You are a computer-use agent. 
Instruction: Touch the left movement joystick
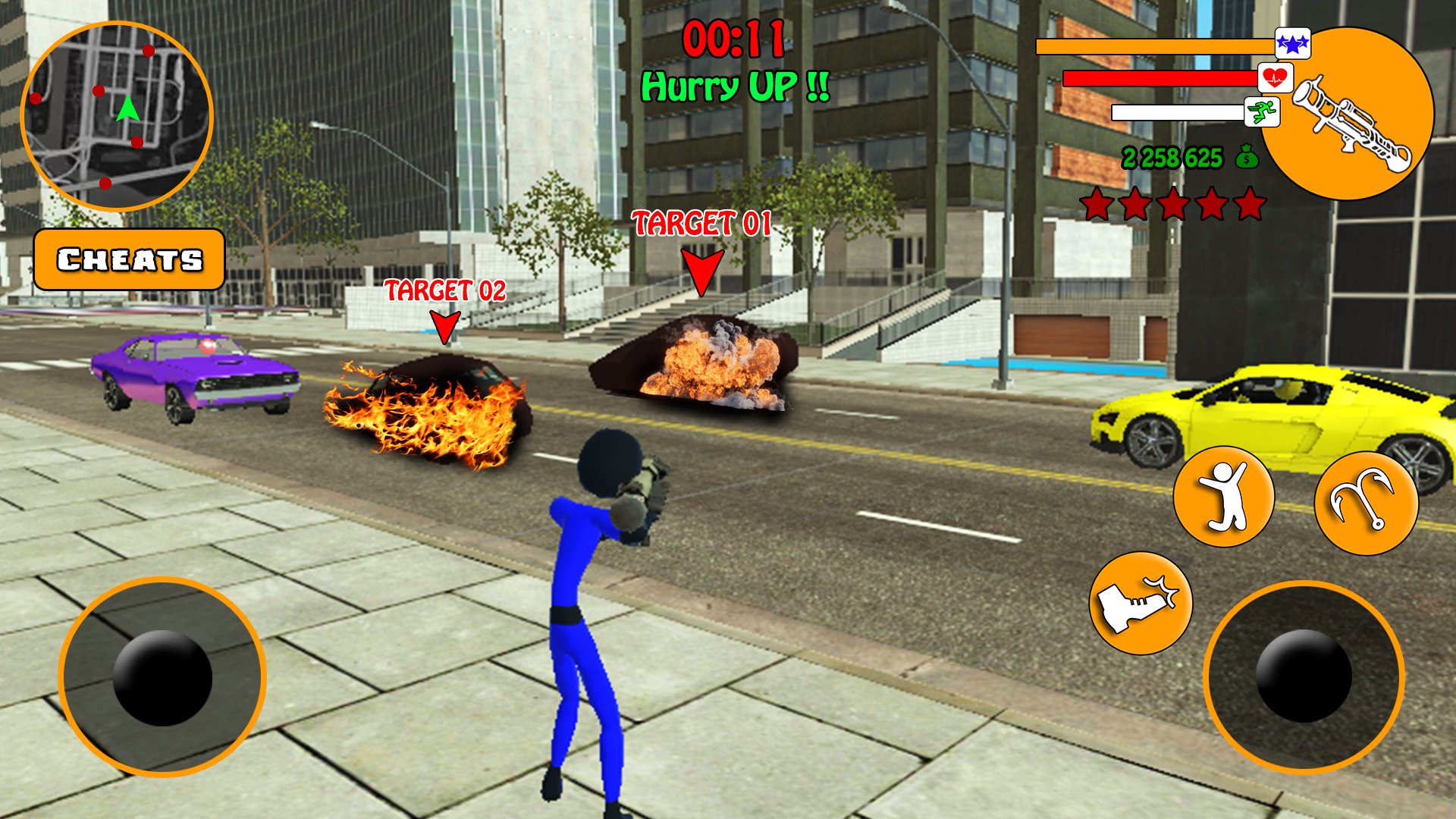pos(162,677)
